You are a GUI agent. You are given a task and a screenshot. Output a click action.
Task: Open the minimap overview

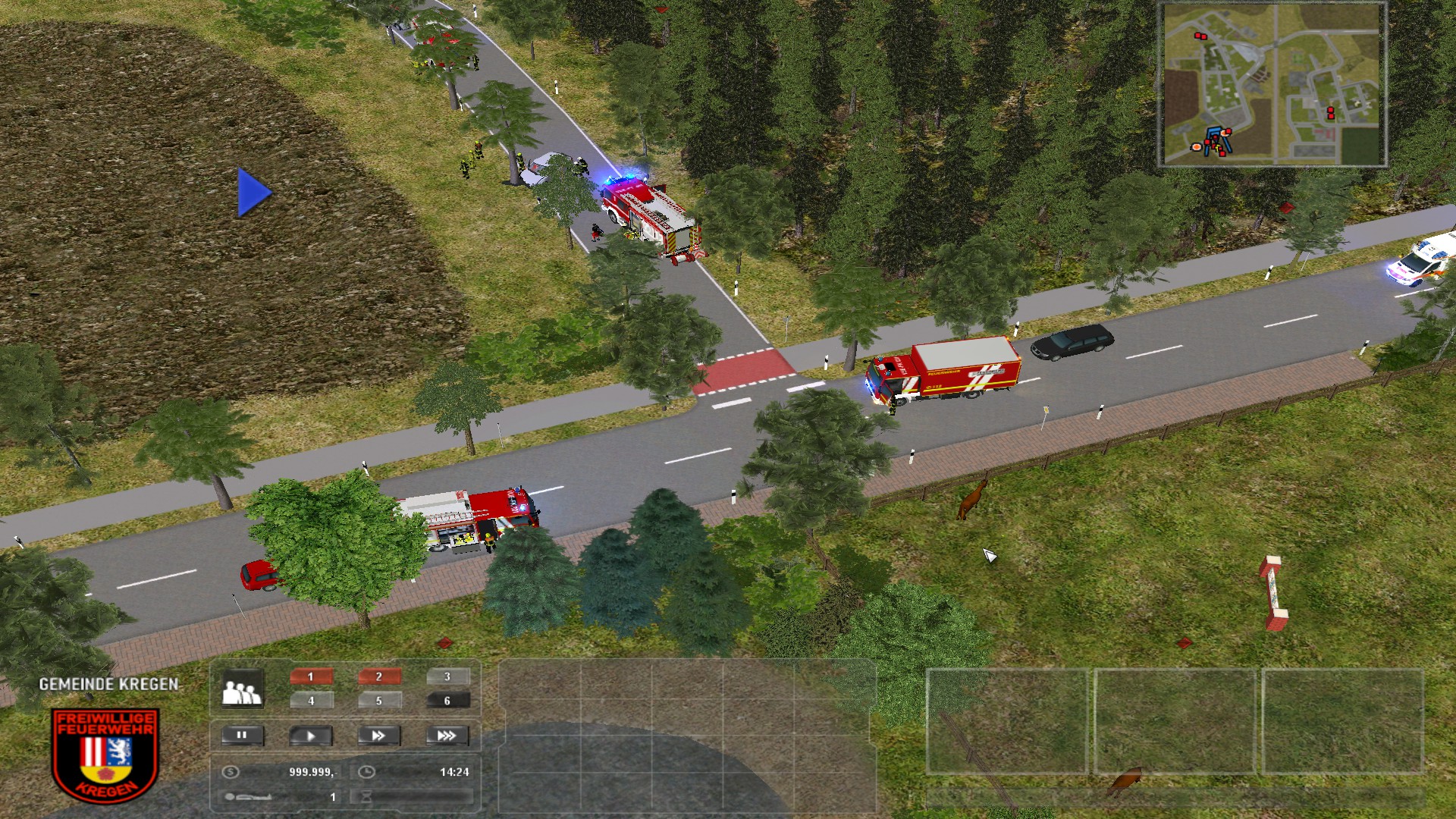tap(1272, 84)
